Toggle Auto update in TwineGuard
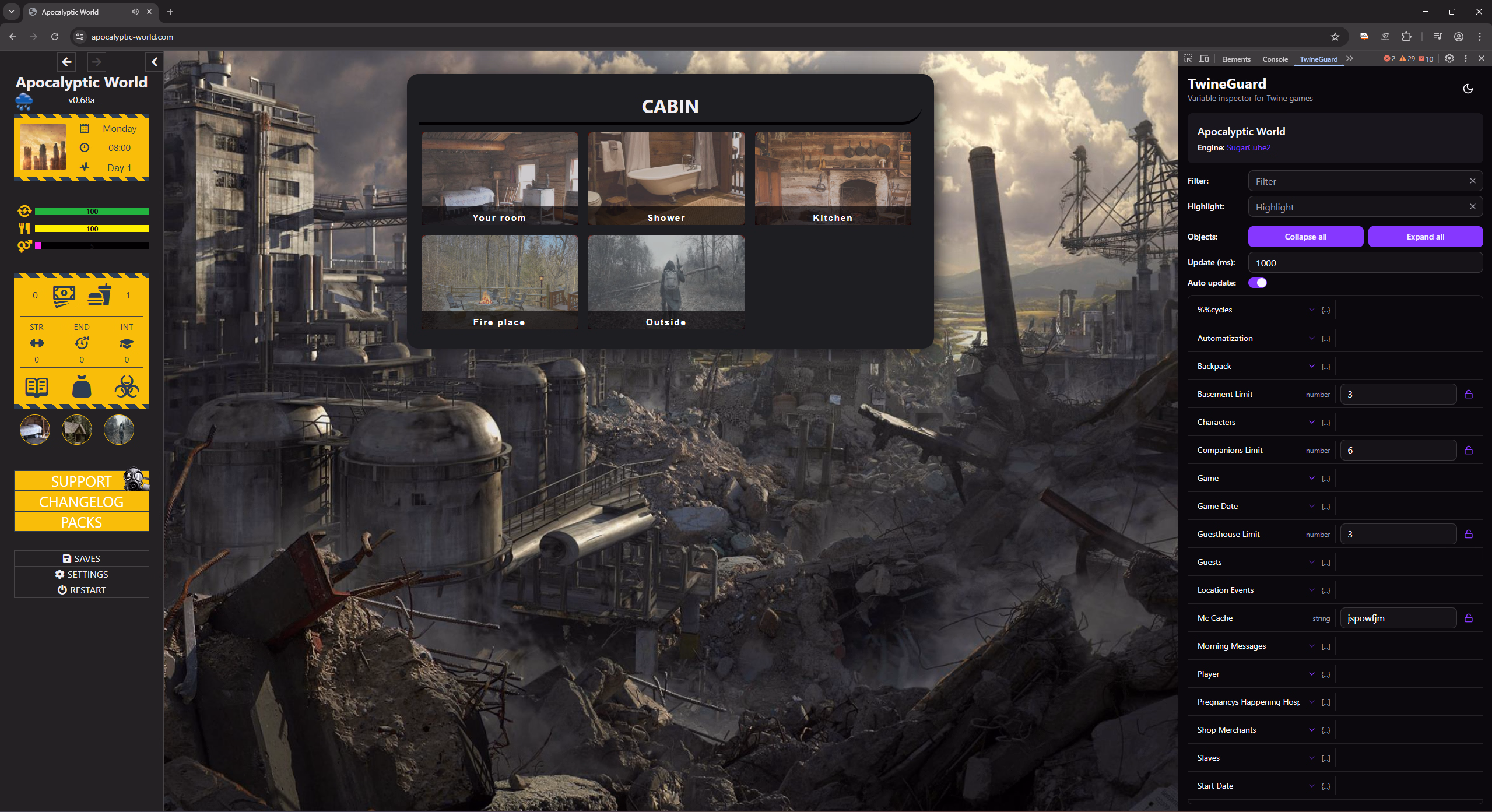1492x812 pixels. [x=1258, y=283]
